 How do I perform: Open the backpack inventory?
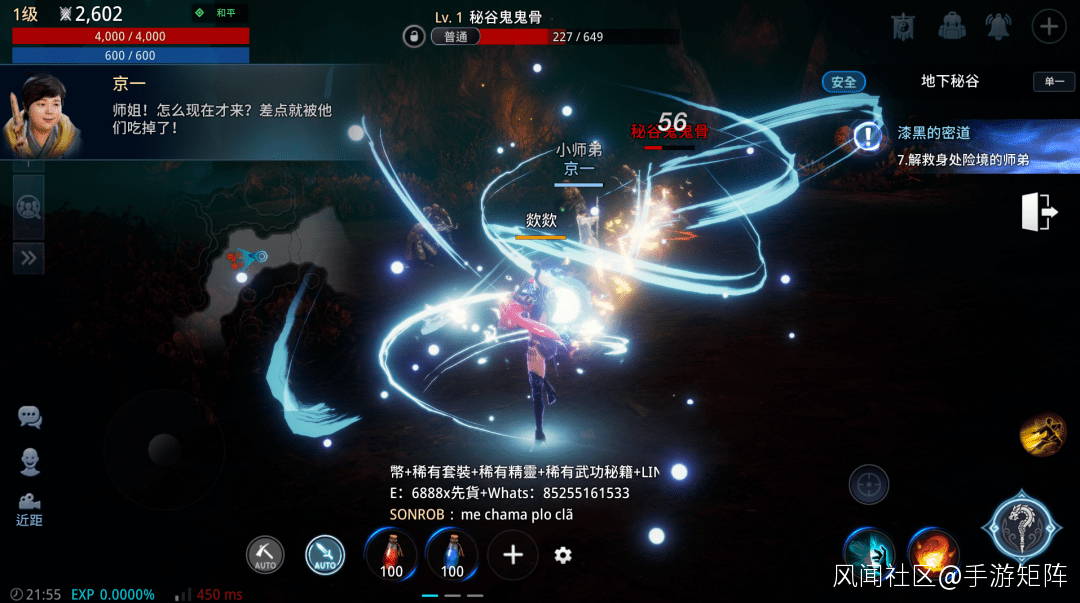(x=951, y=26)
